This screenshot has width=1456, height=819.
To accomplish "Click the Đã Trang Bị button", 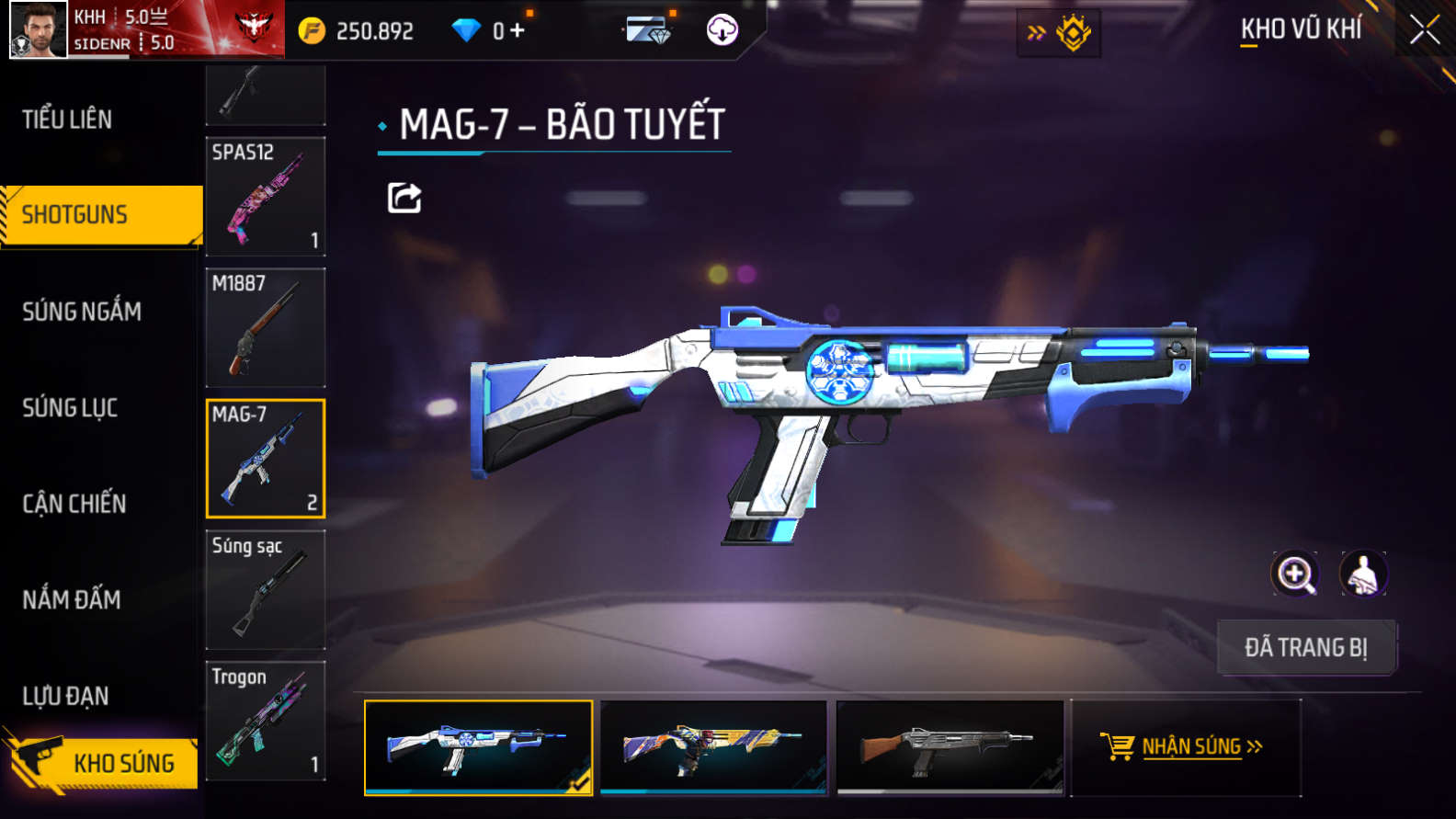I will (1306, 648).
